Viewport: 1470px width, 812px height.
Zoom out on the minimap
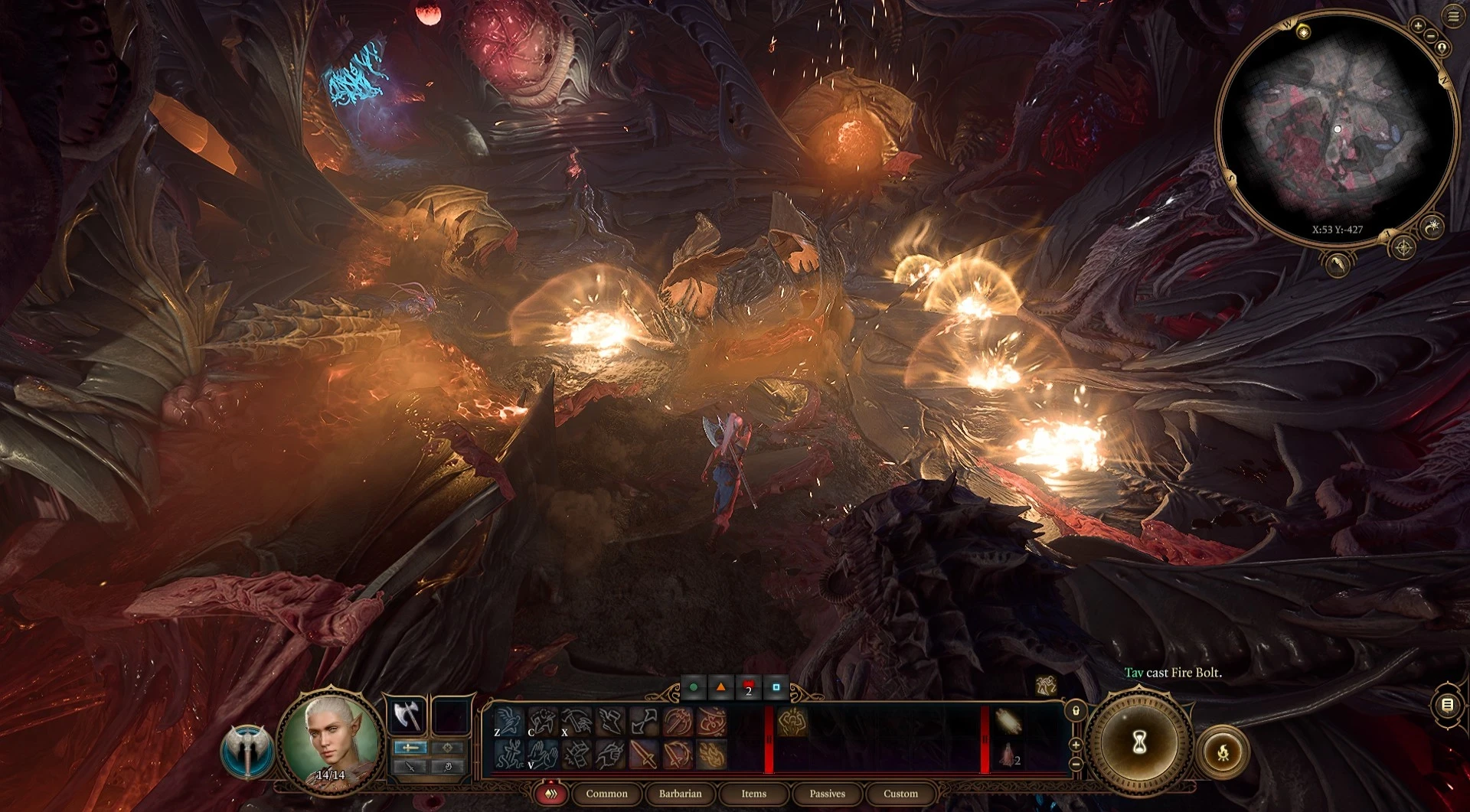pyautogui.click(x=1430, y=36)
